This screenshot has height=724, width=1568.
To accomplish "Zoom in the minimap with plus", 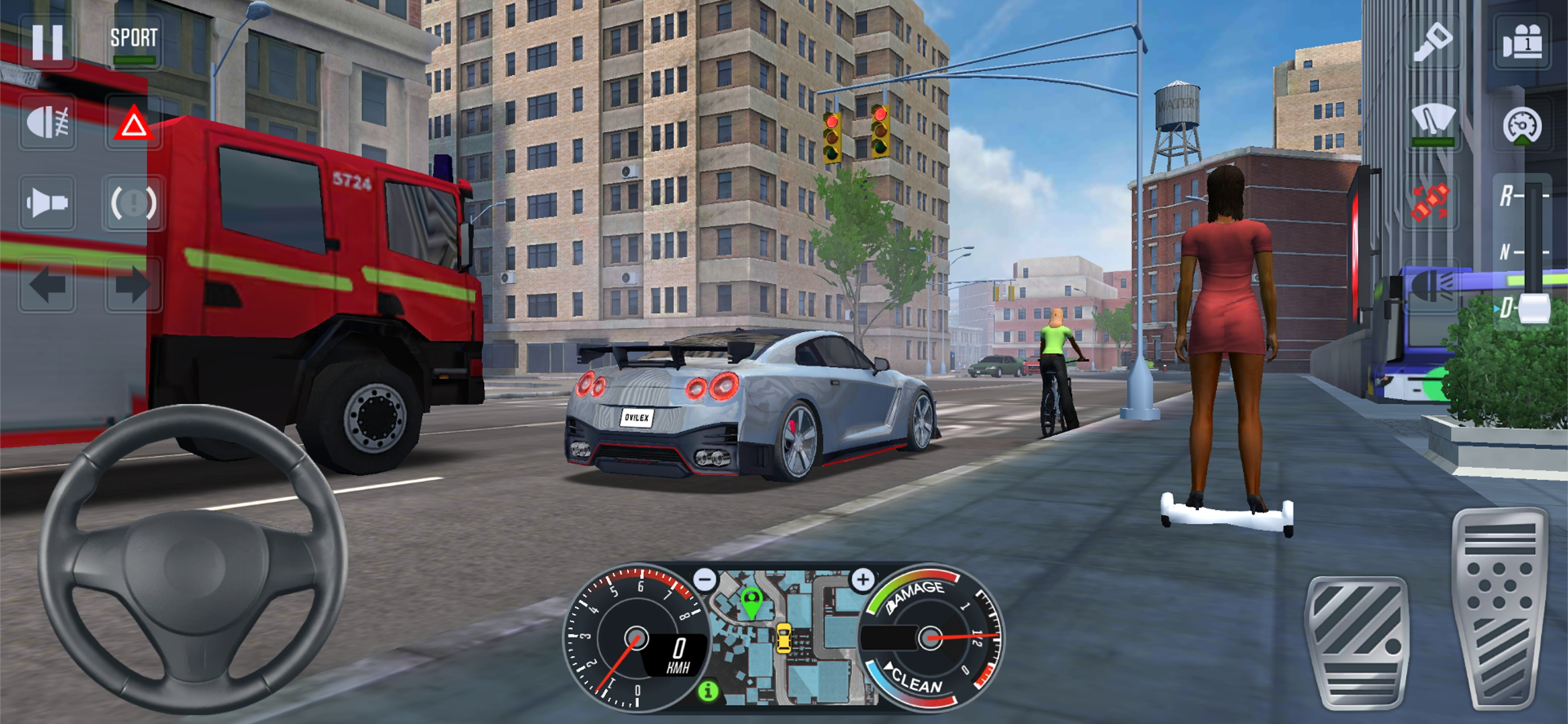I will (x=863, y=579).
